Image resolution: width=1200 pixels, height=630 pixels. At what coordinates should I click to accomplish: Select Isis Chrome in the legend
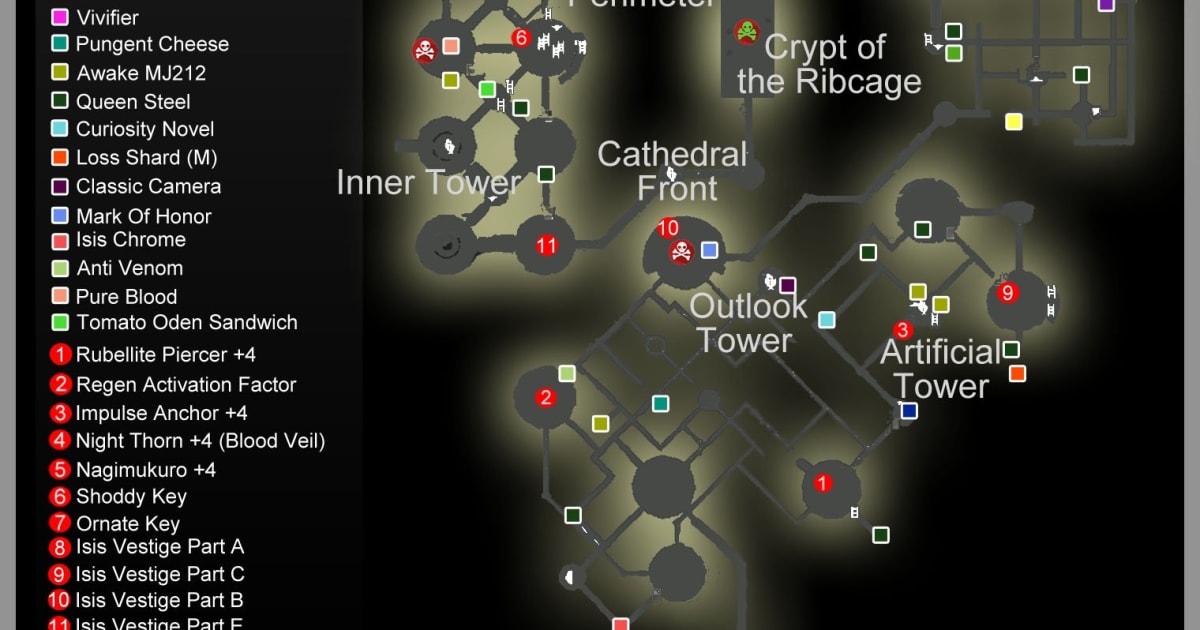pyautogui.click(x=130, y=240)
